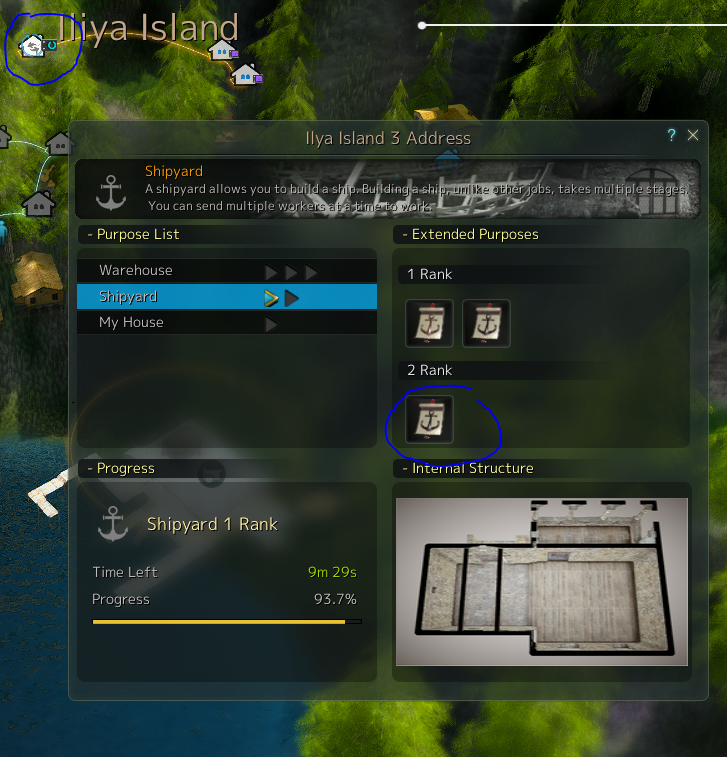
Task: Select Warehouse in the Purpose List
Action: tap(136, 271)
